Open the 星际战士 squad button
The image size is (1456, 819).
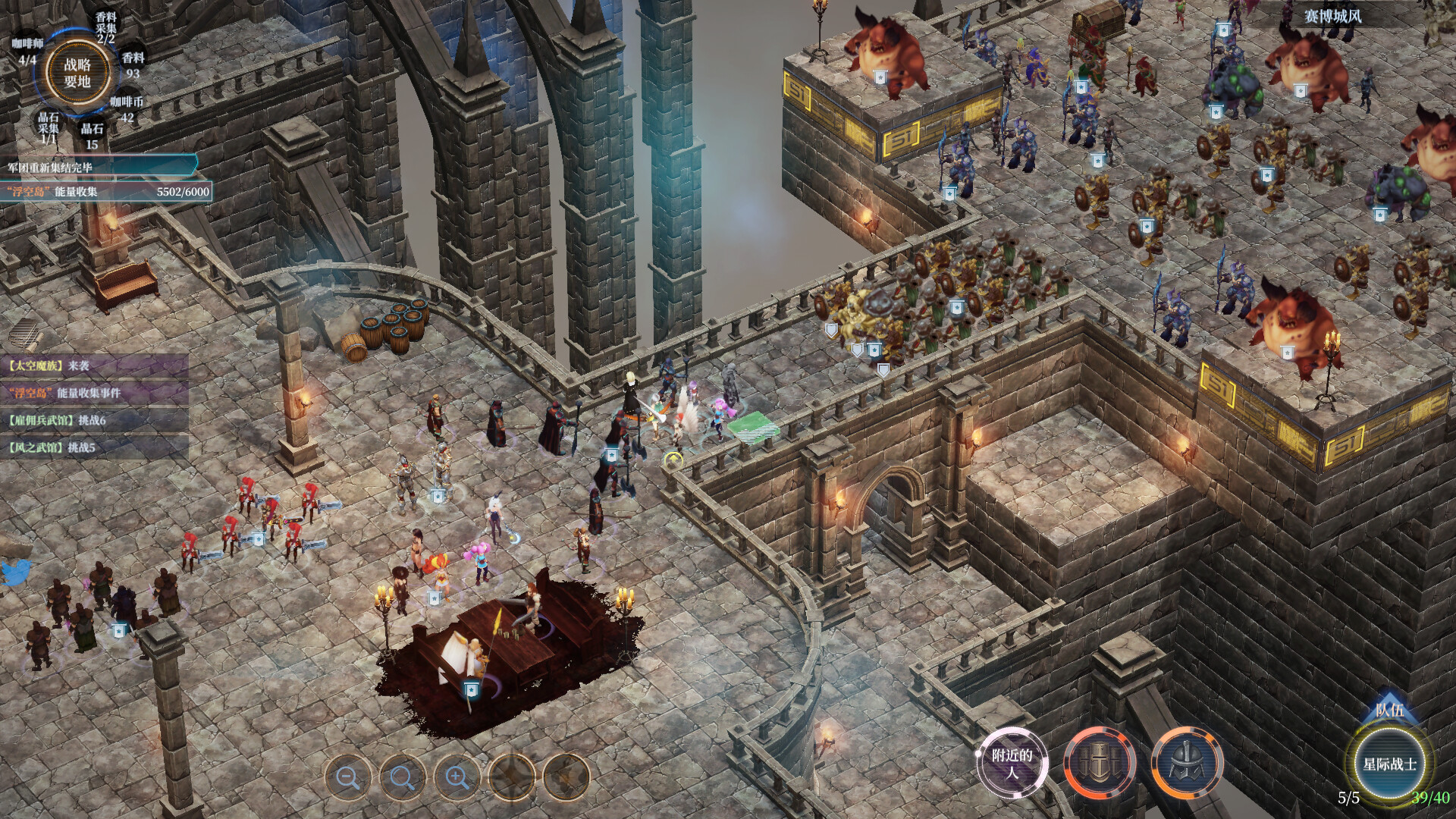pos(1389,764)
